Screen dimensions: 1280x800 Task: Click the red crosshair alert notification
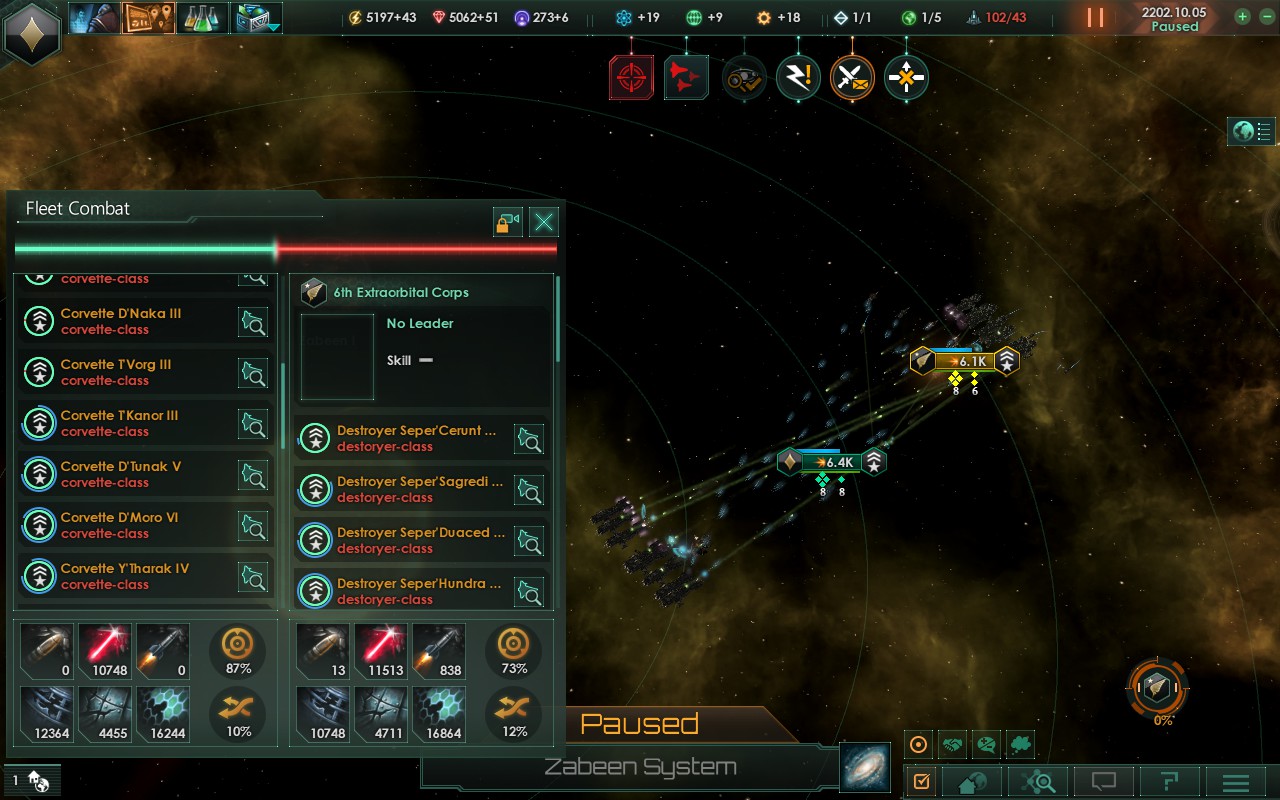pos(632,78)
